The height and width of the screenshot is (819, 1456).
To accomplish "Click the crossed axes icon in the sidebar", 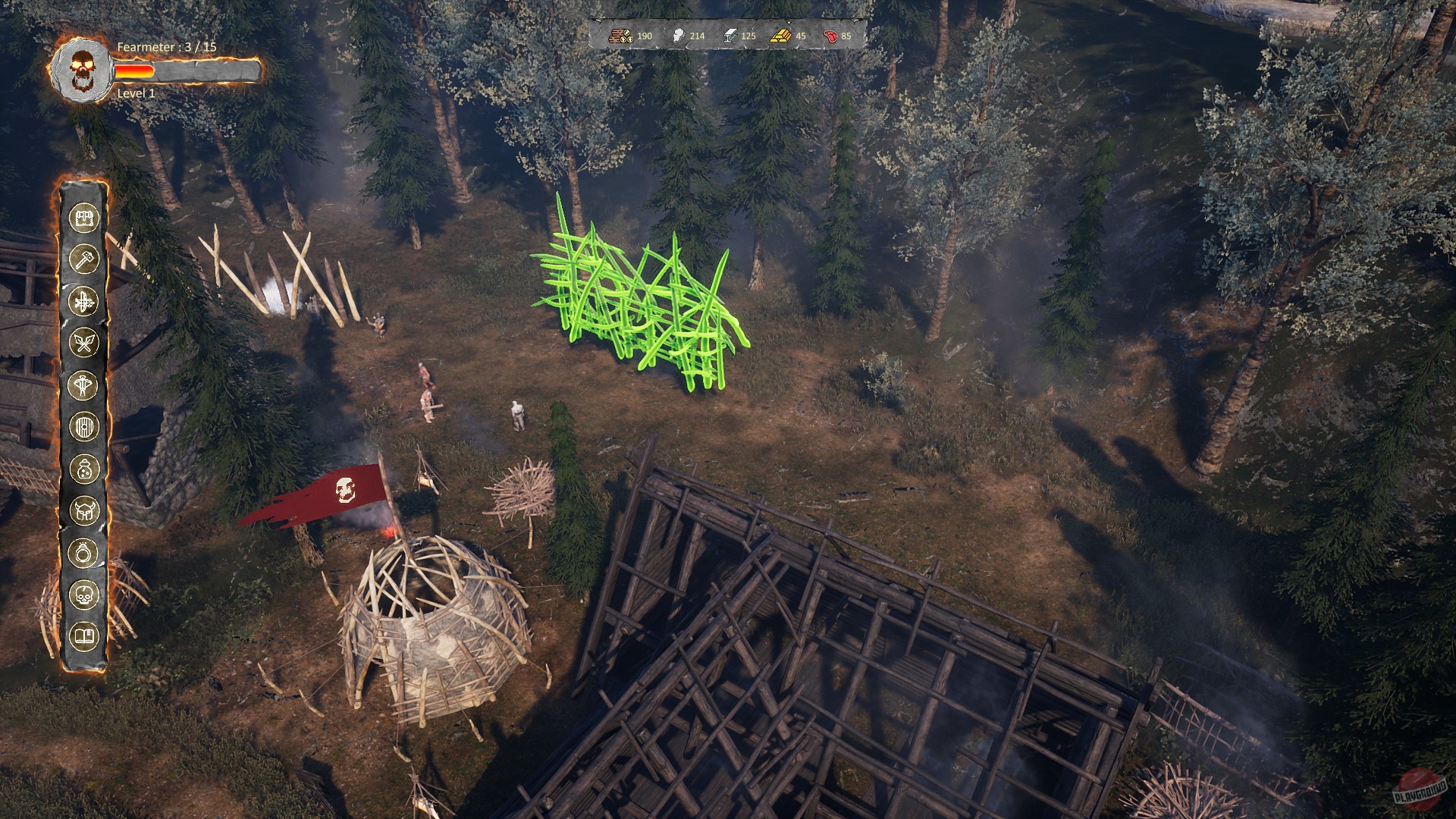I will pos(86,340).
